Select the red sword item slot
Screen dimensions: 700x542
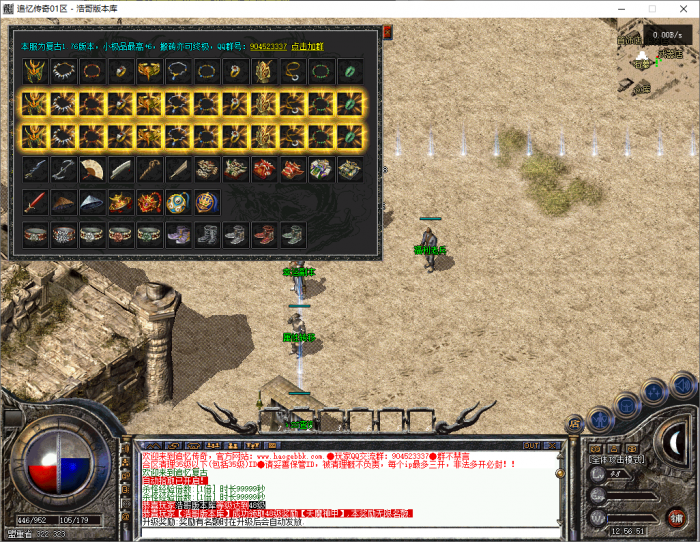tap(35, 202)
